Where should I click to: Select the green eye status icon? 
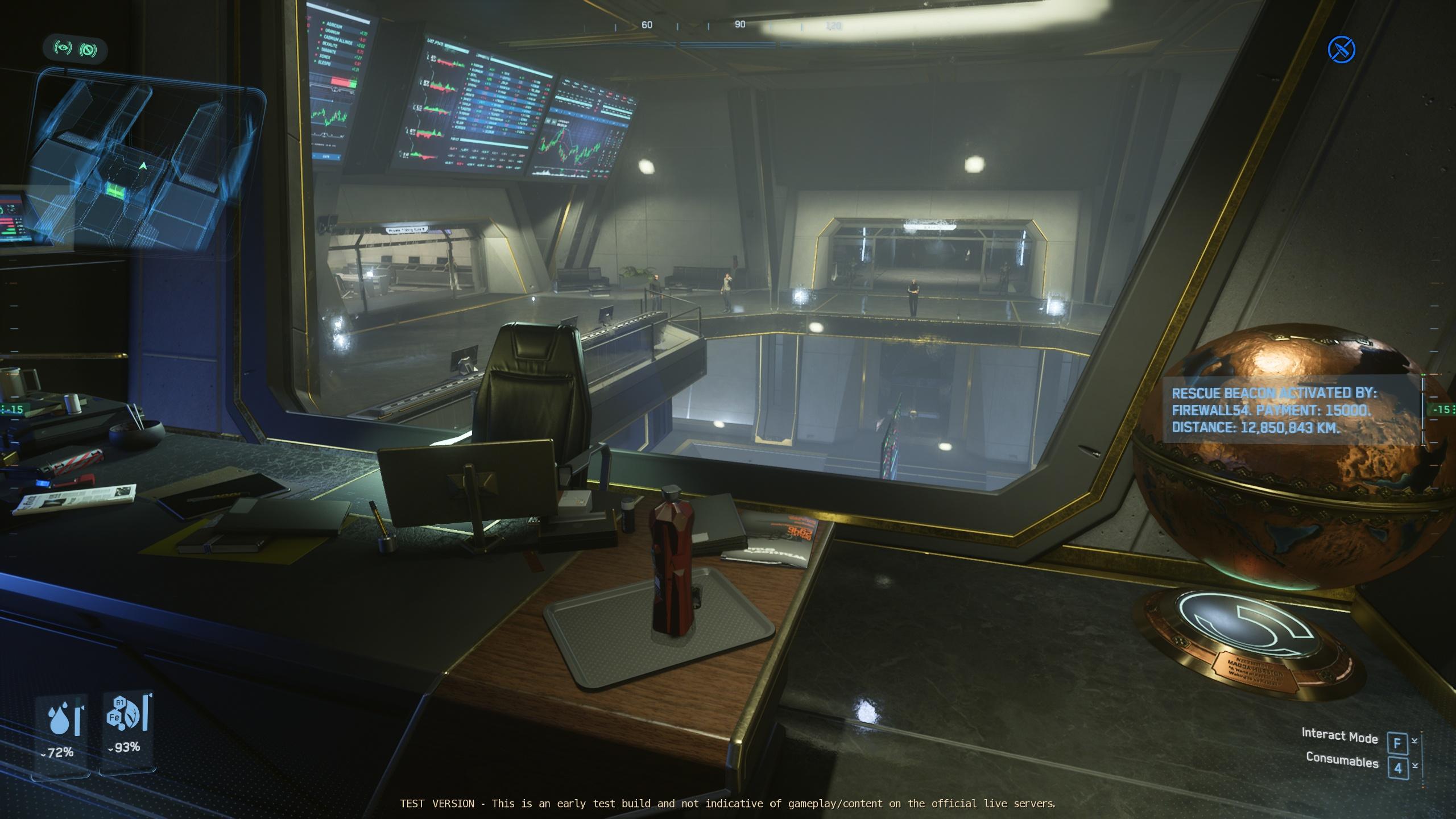click(63, 49)
